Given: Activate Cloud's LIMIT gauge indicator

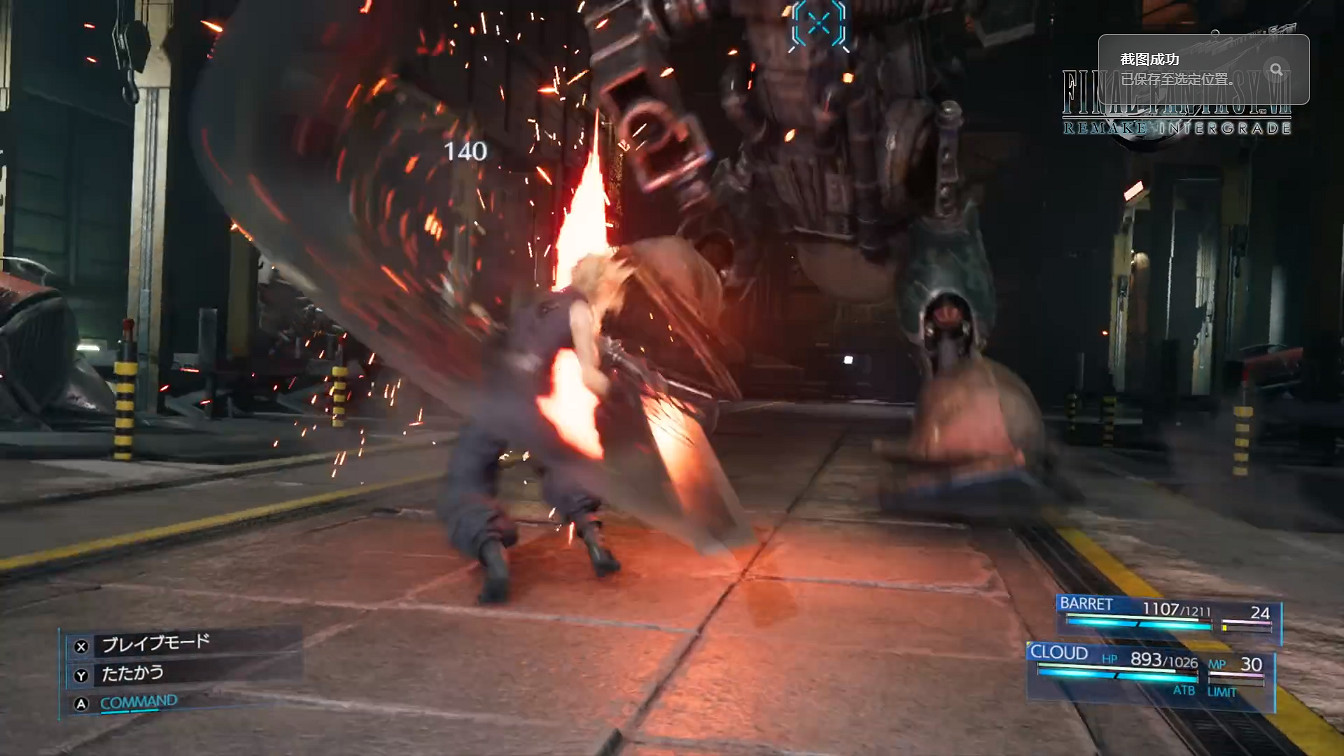Looking at the screenshot, I should point(1237,681).
